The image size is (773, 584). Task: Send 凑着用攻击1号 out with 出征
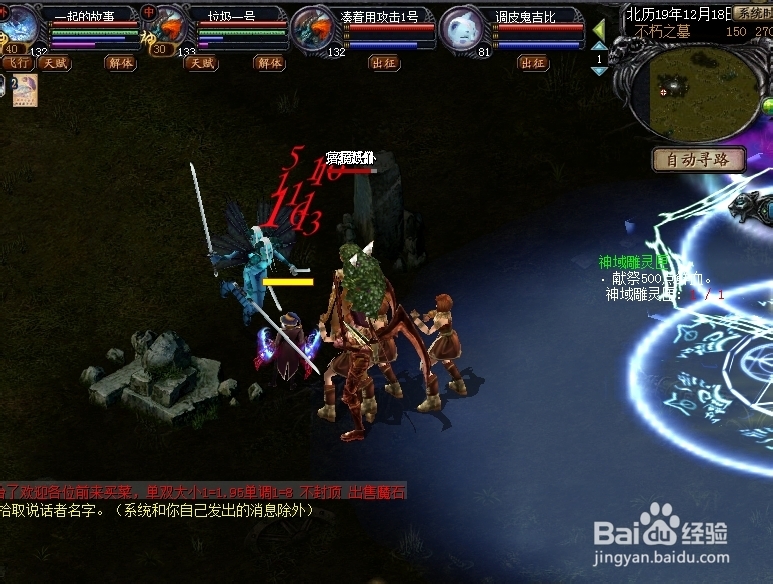(383, 63)
